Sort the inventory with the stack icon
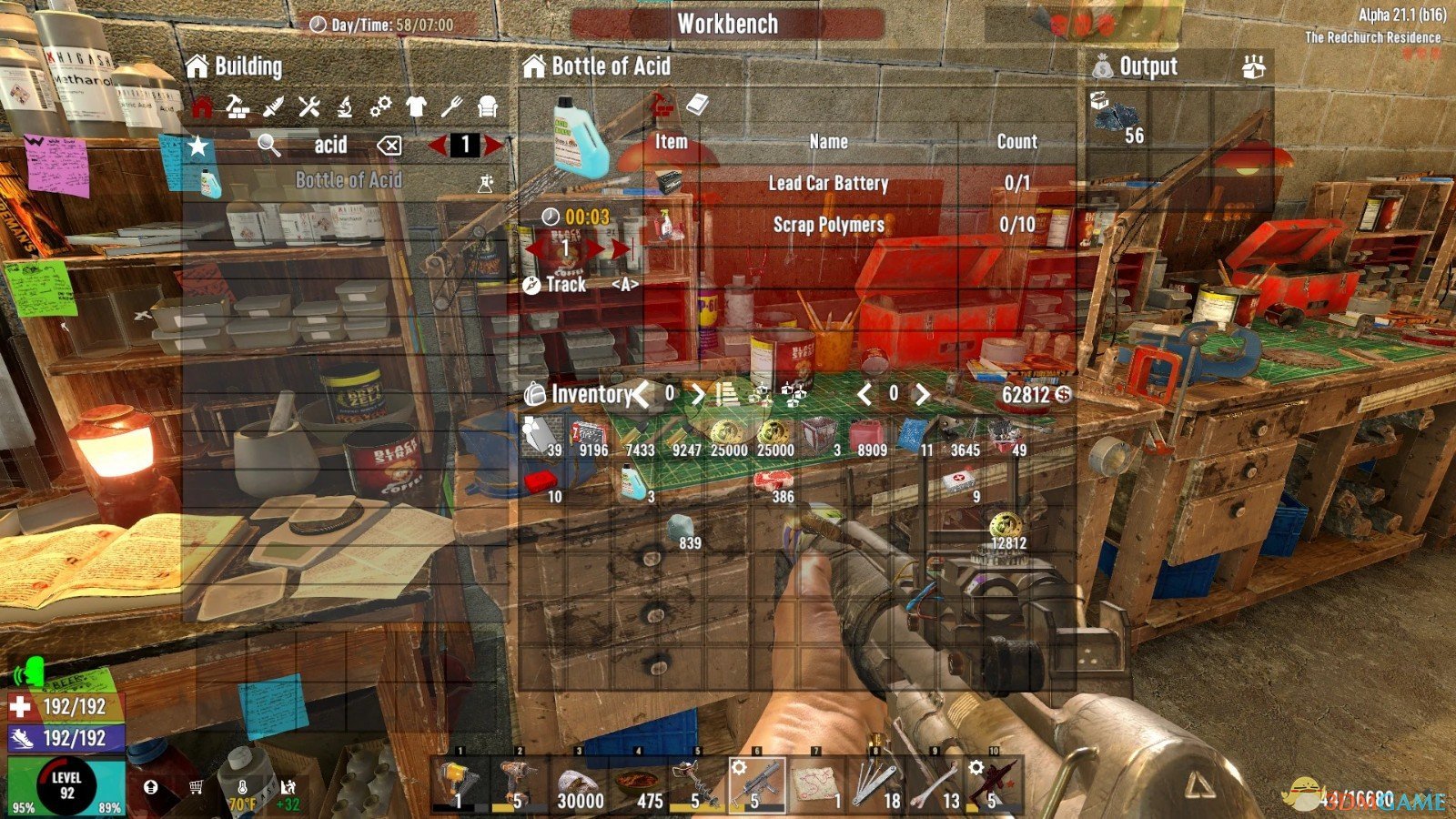Image resolution: width=1456 pixels, height=819 pixels. [728, 394]
